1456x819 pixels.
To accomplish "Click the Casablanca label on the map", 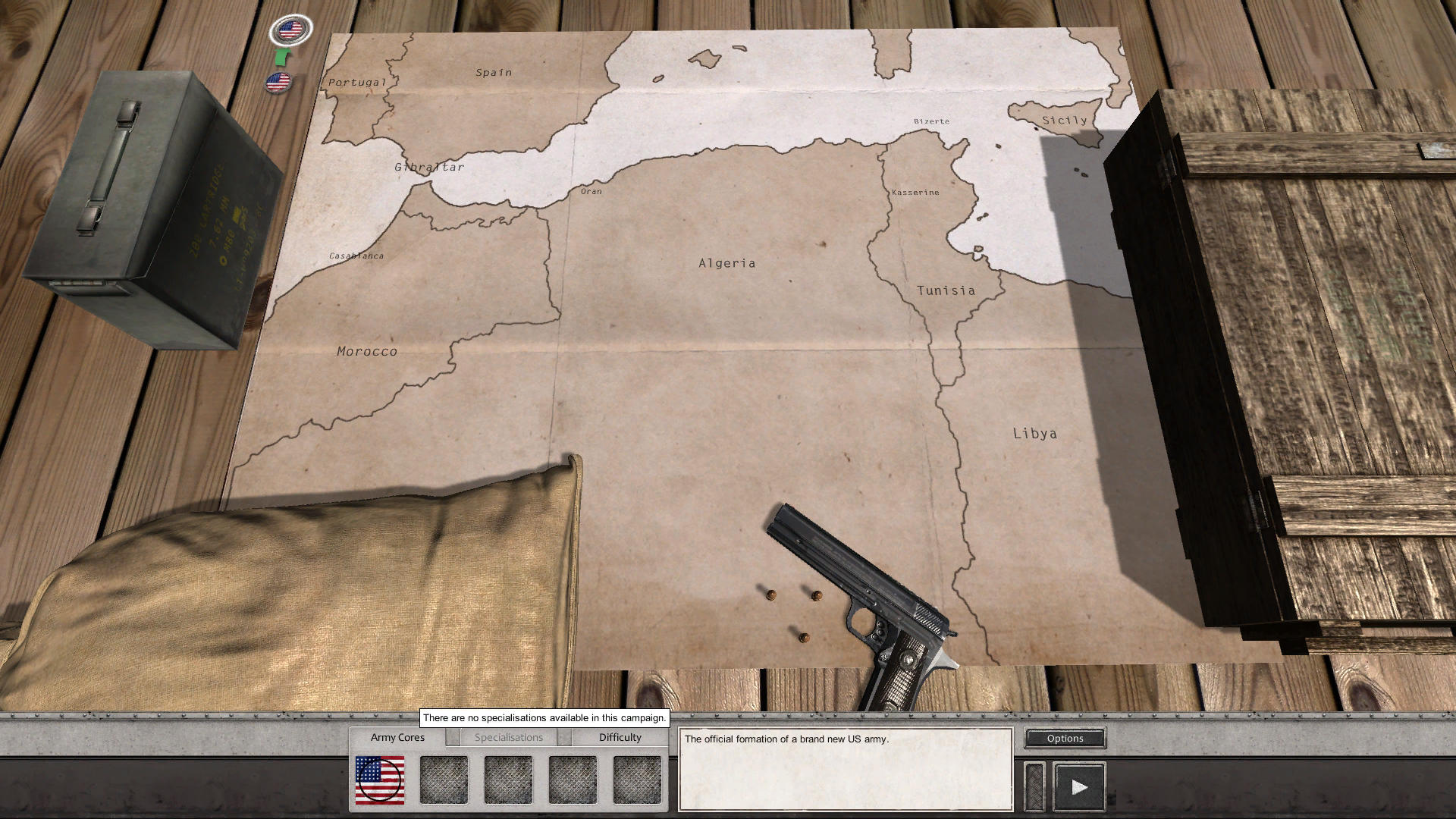I will tap(356, 256).
